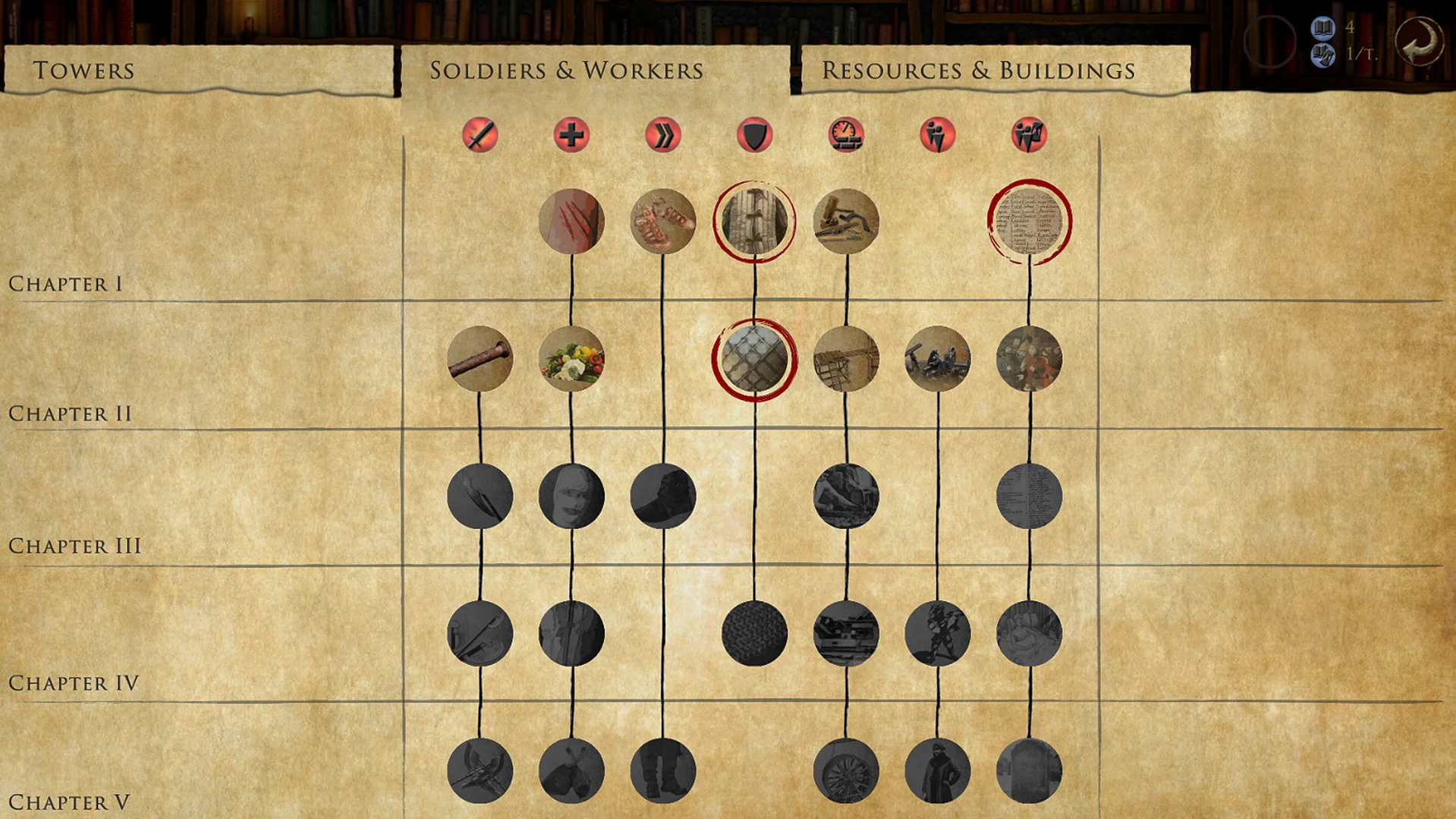Image resolution: width=1456 pixels, height=819 pixels.
Task: Toggle the circled portcullis research in Chapter II
Action: tap(754, 359)
